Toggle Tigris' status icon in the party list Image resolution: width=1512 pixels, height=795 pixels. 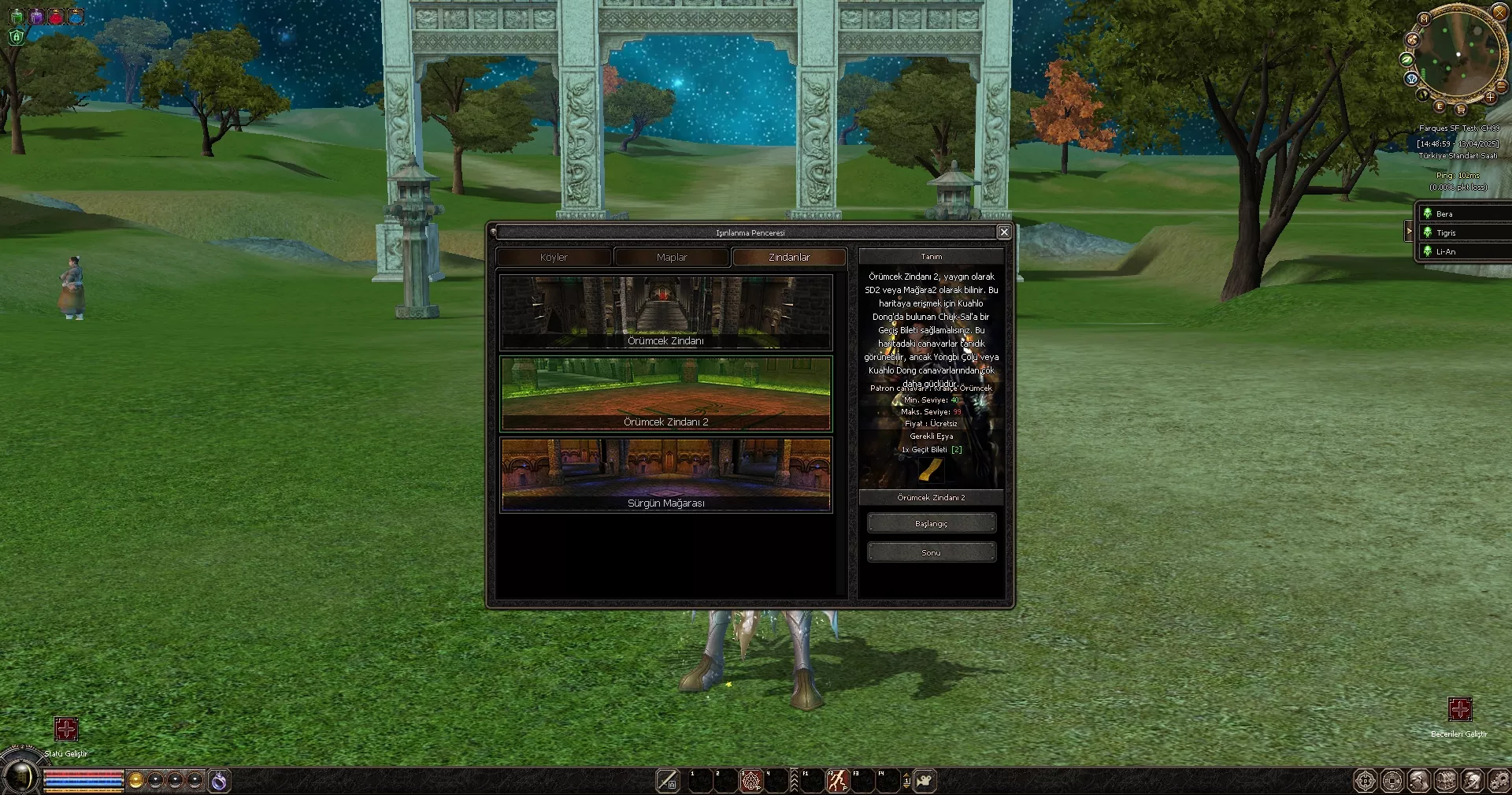1428,233
